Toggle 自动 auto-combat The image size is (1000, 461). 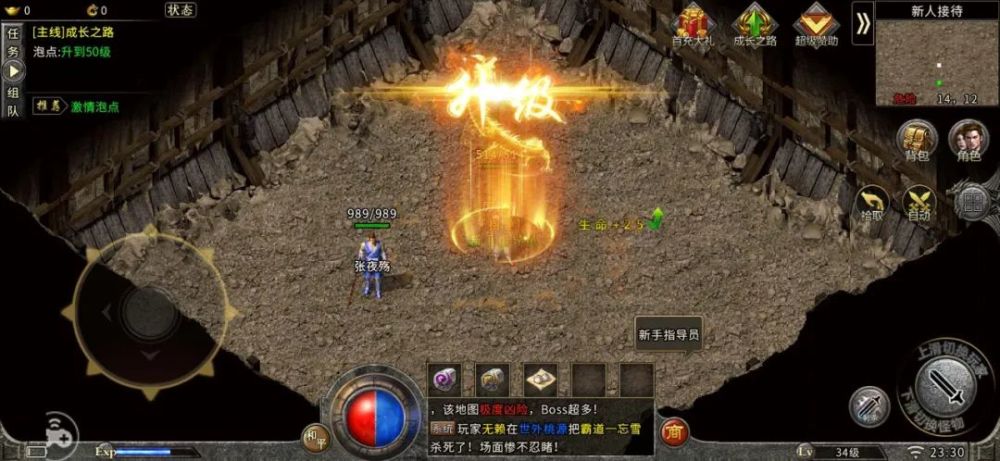tap(918, 203)
